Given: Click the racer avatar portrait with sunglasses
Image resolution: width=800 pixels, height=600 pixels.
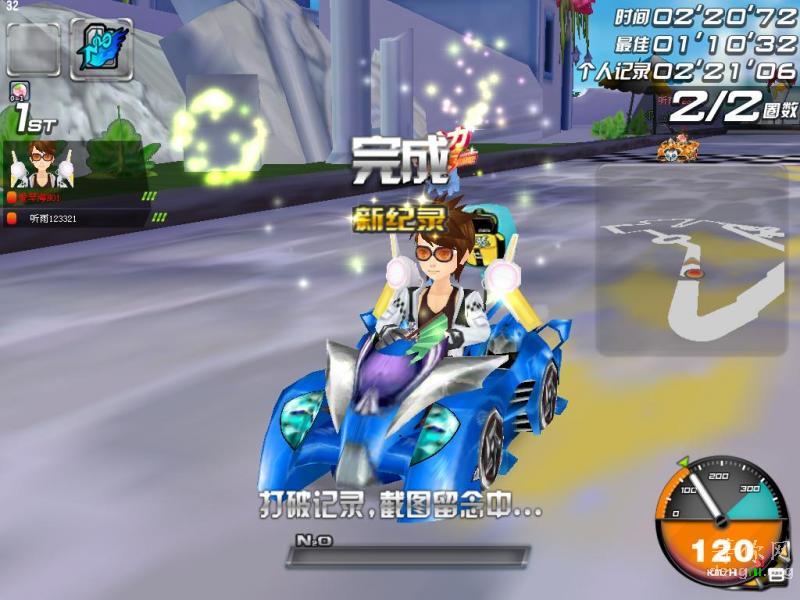Looking at the screenshot, I should coord(40,163).
